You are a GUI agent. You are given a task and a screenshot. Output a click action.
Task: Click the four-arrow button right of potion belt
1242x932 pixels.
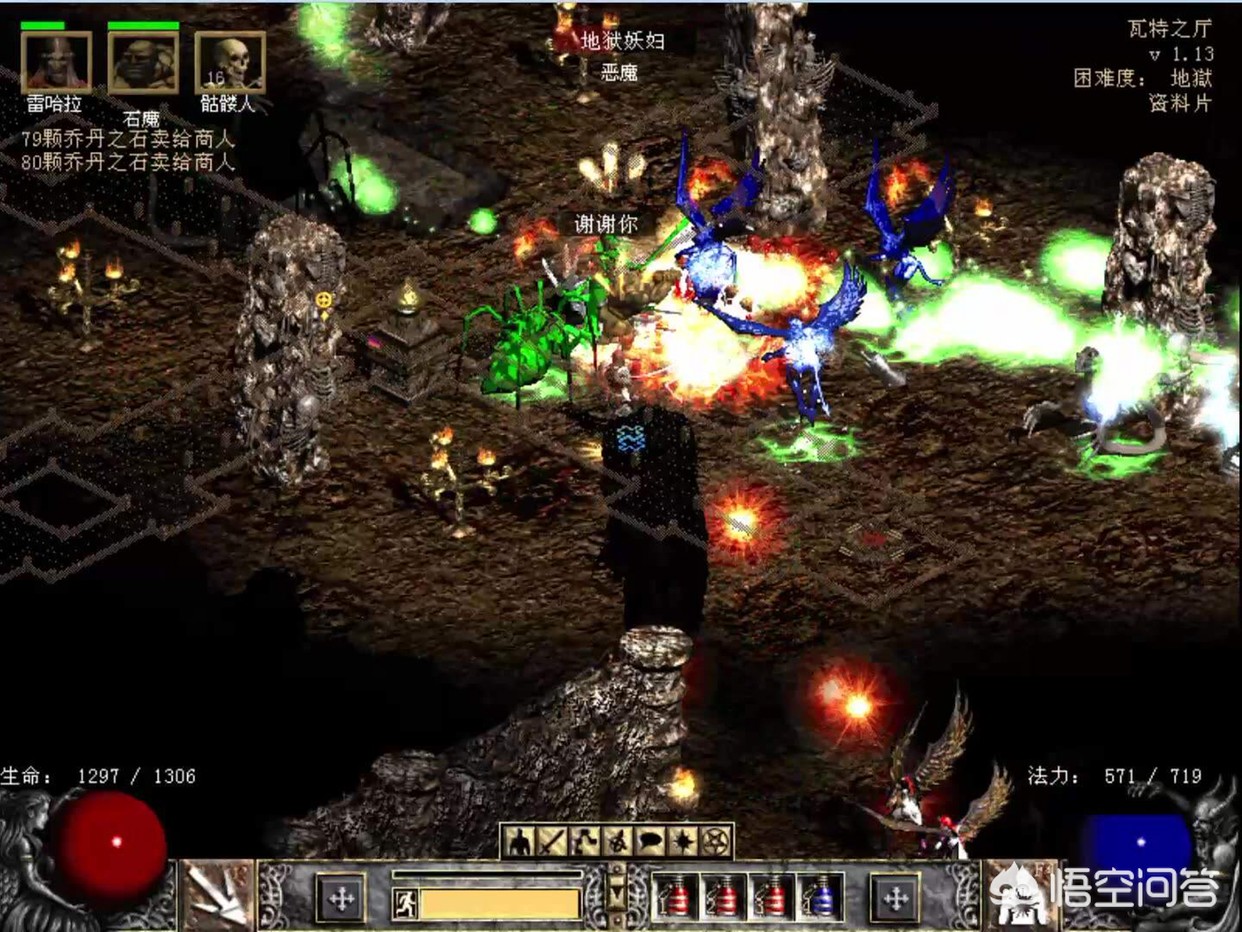pyautogui.click(x=894, y=897)
